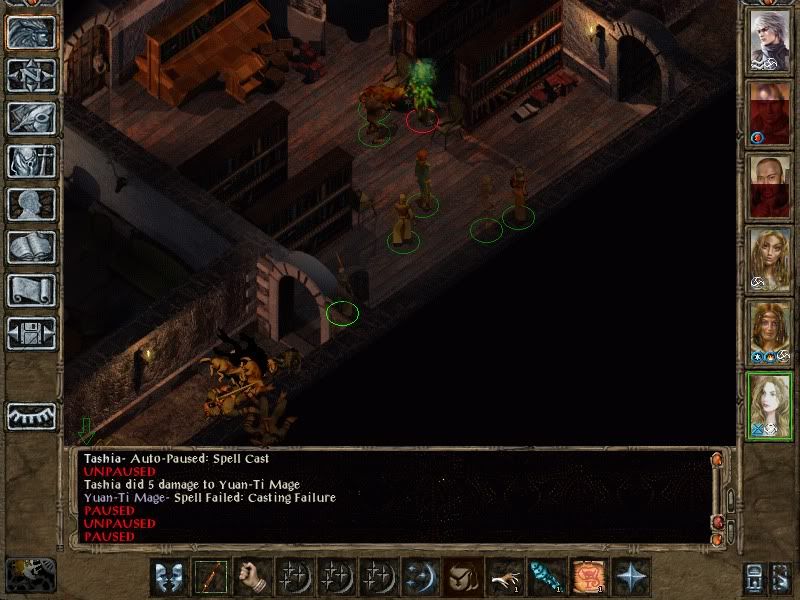Show the character record head silhouette
800x600 pixels.
click(x=32, y=204)
